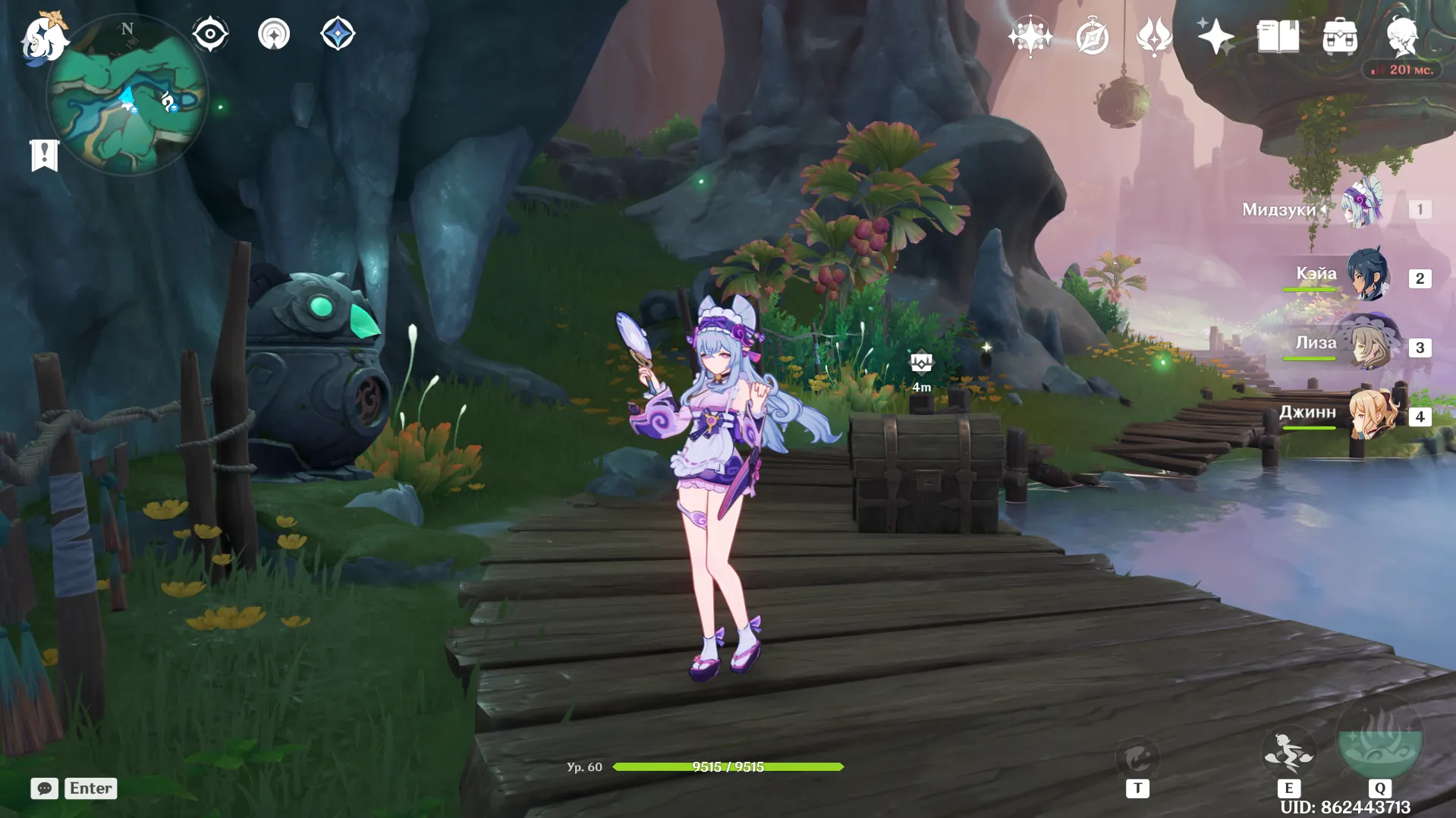This screenshot has width=1456, height=818.
Task: Click the flame-shaped emblem icon
Action: coord(1154,36)
